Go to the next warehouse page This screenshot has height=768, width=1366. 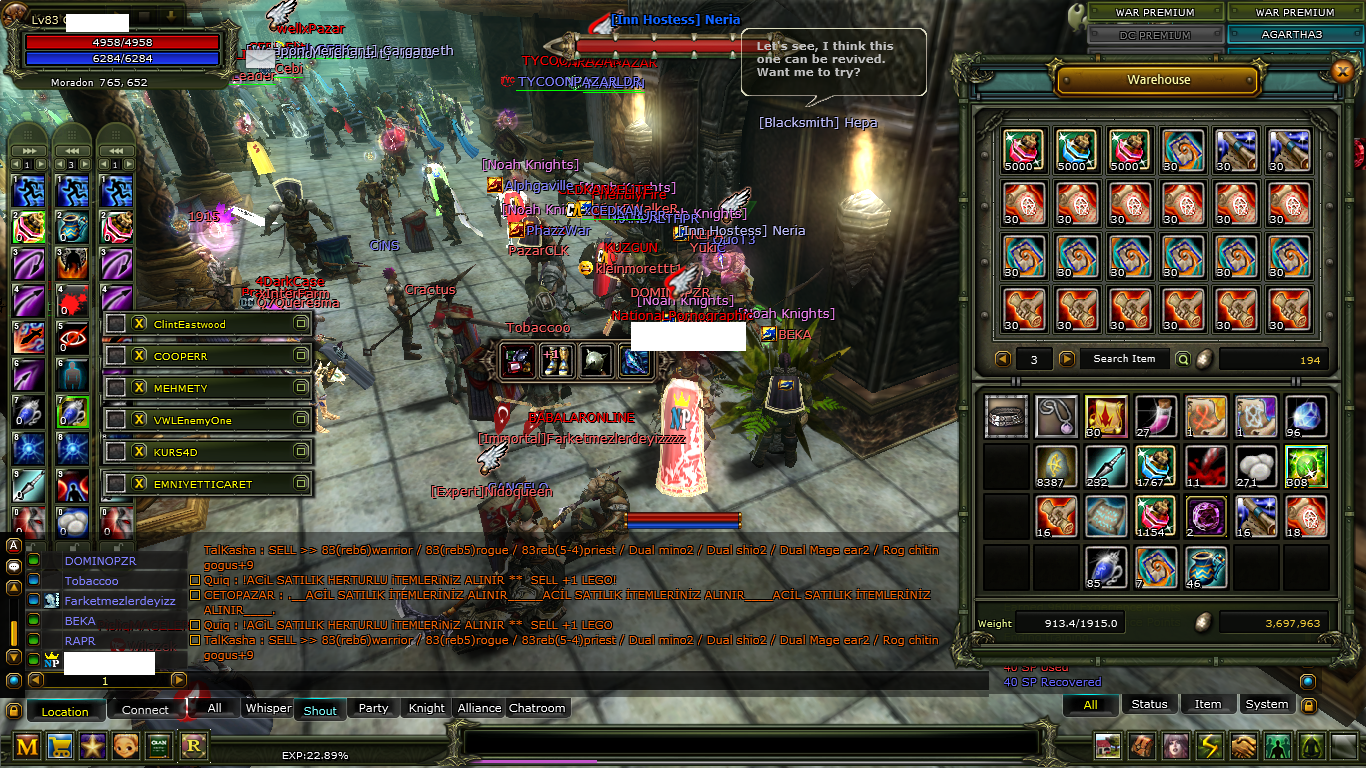[x=1067, y=359]
